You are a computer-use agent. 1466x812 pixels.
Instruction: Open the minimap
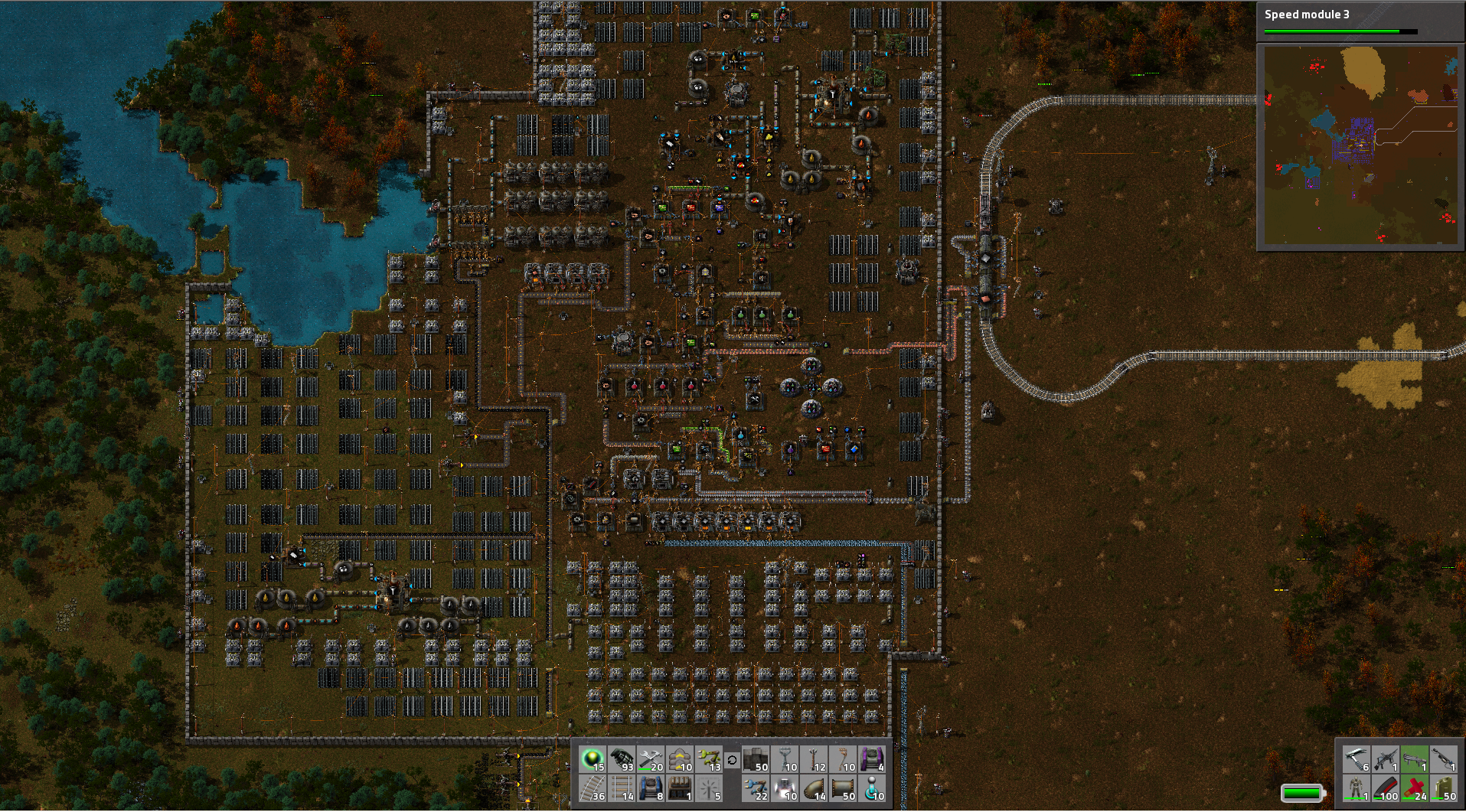1360,145
